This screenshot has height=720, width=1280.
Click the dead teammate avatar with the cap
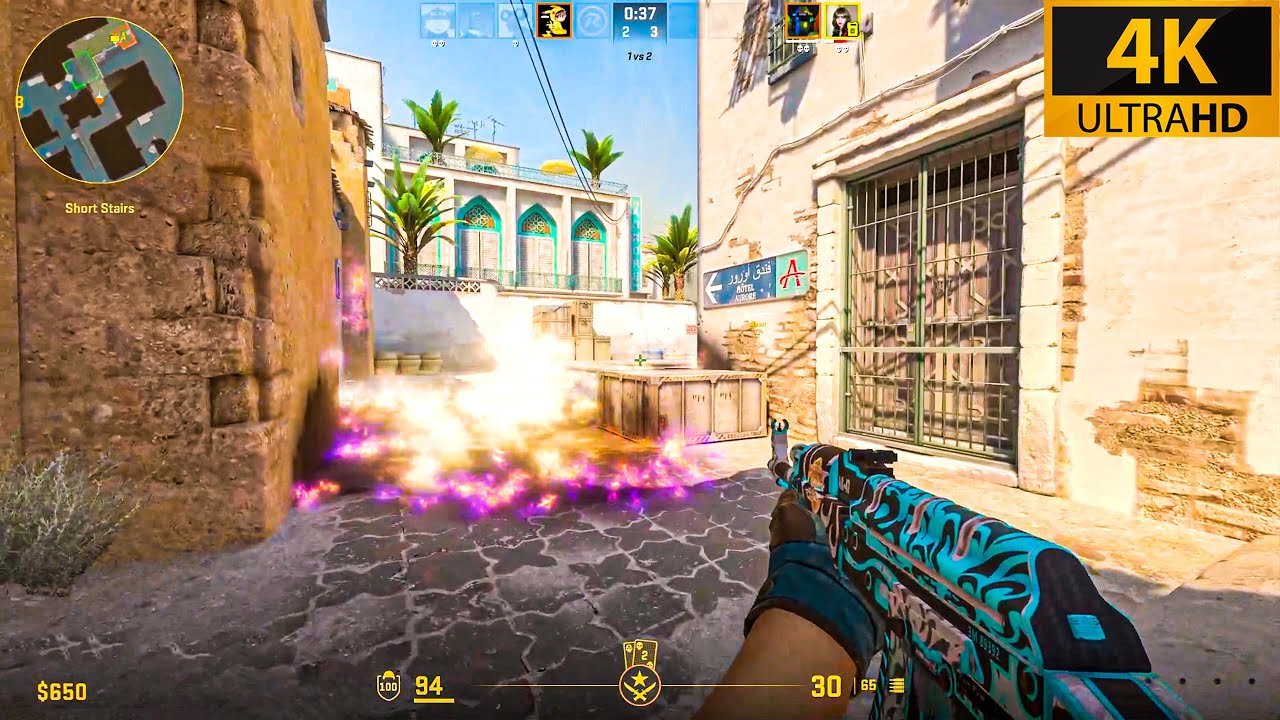click(x=437, y=21)
